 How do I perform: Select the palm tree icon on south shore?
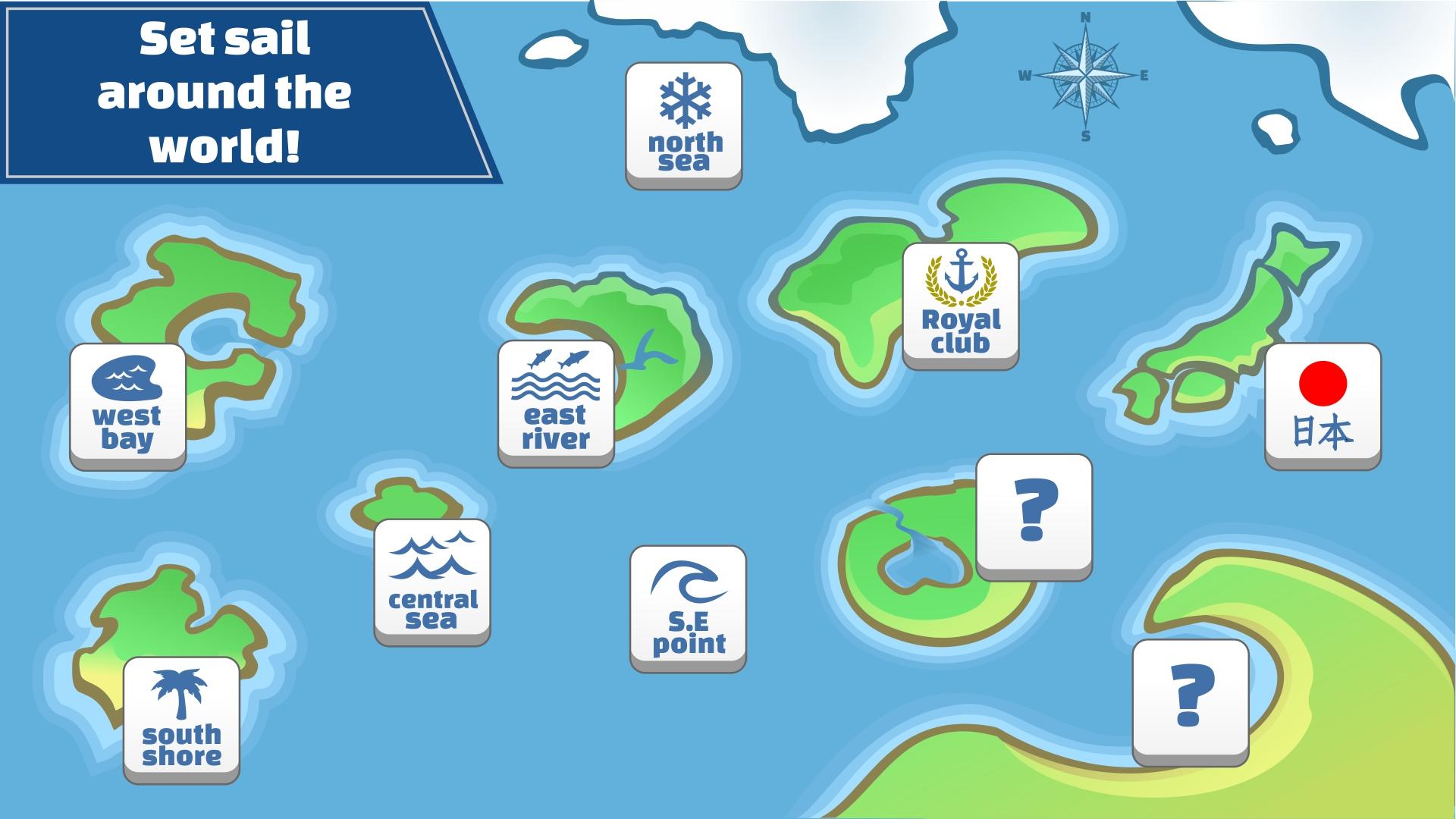pyautogui.click(x=180, y=695)
